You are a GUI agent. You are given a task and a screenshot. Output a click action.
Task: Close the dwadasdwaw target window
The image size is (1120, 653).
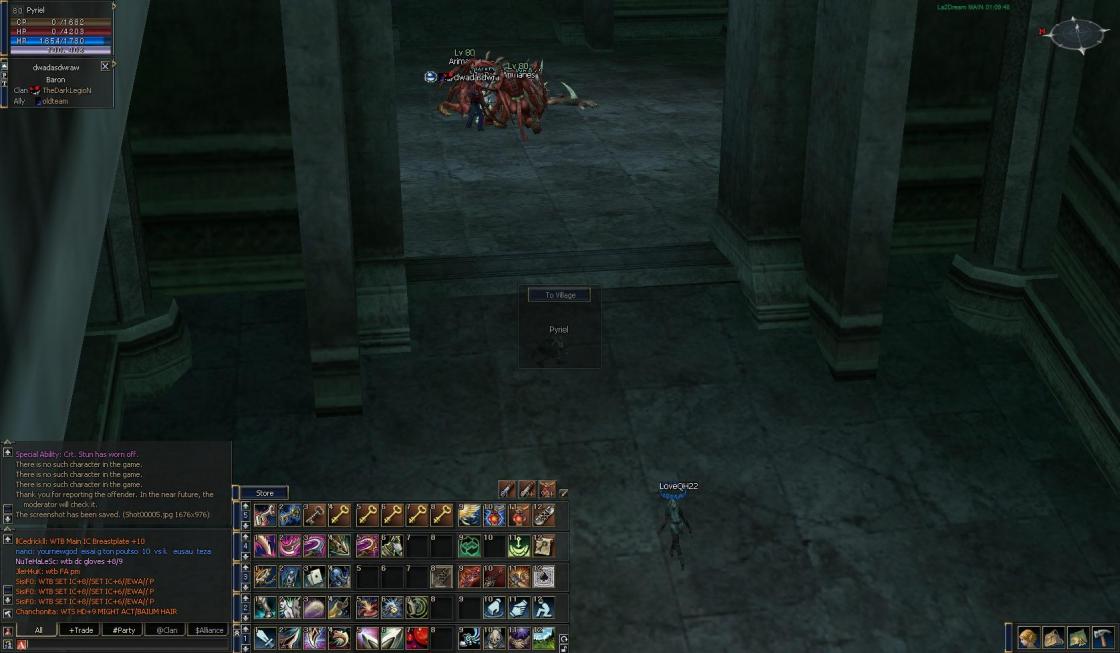105,66
